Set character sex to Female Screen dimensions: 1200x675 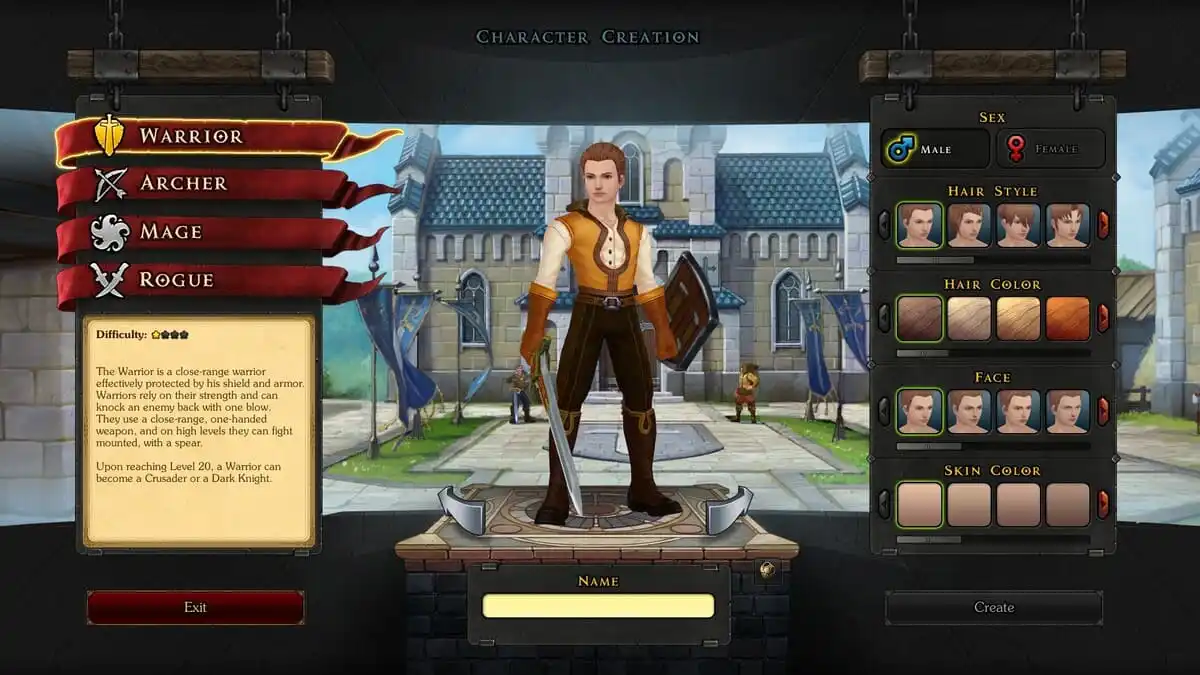coord(1049,149)
